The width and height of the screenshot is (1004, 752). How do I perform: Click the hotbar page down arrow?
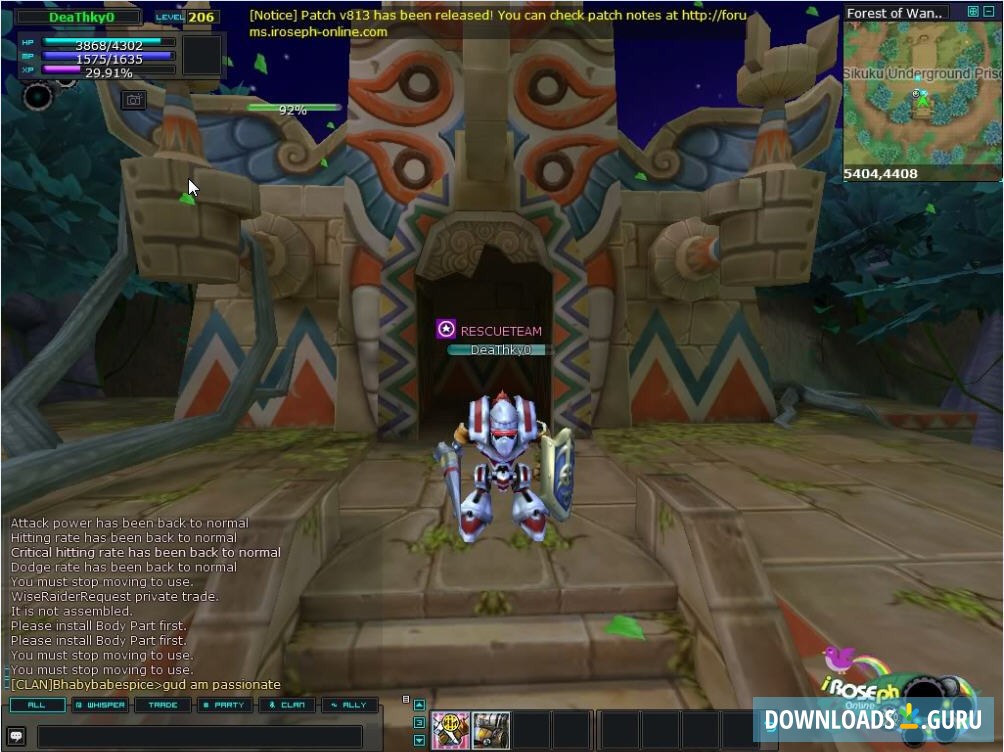(419, 741)
